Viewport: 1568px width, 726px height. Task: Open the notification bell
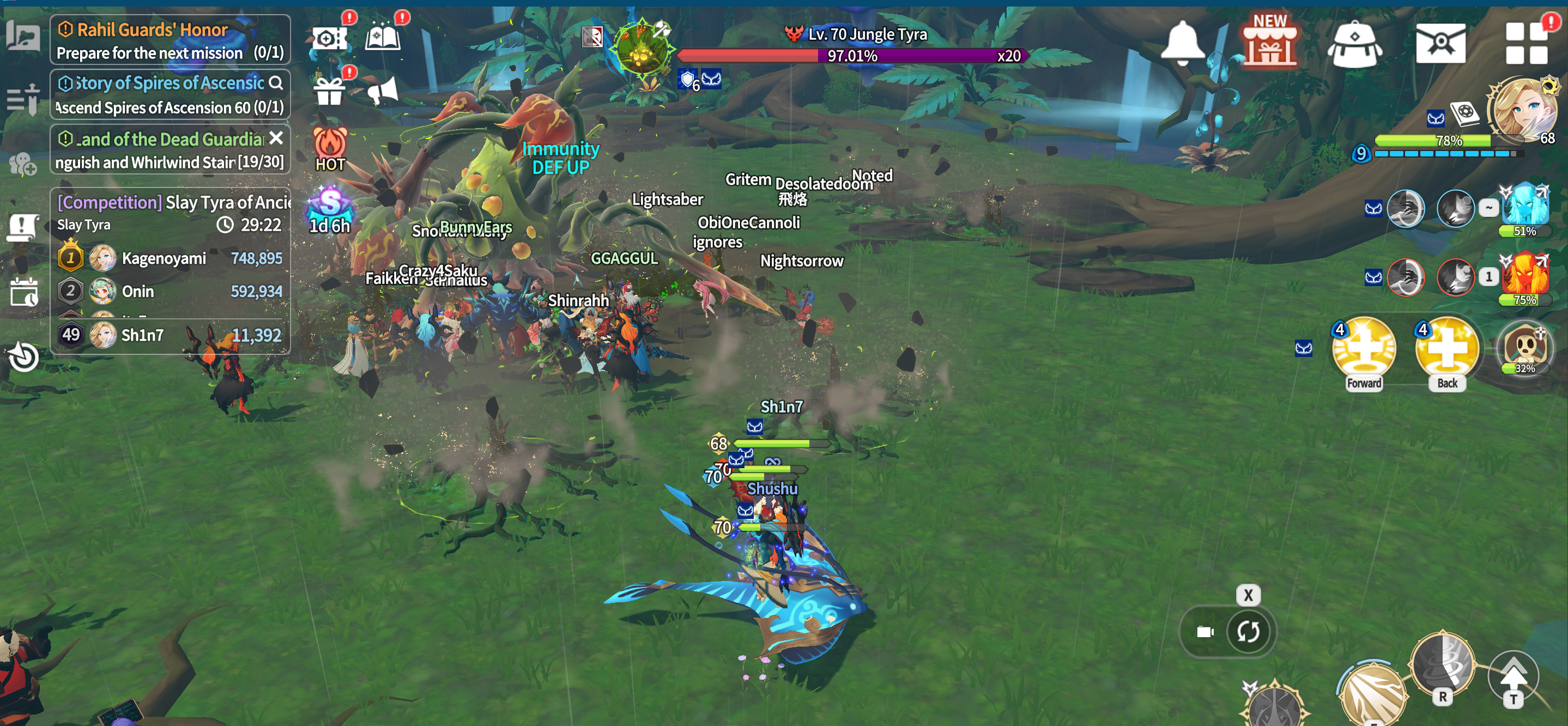(1182, 42)
